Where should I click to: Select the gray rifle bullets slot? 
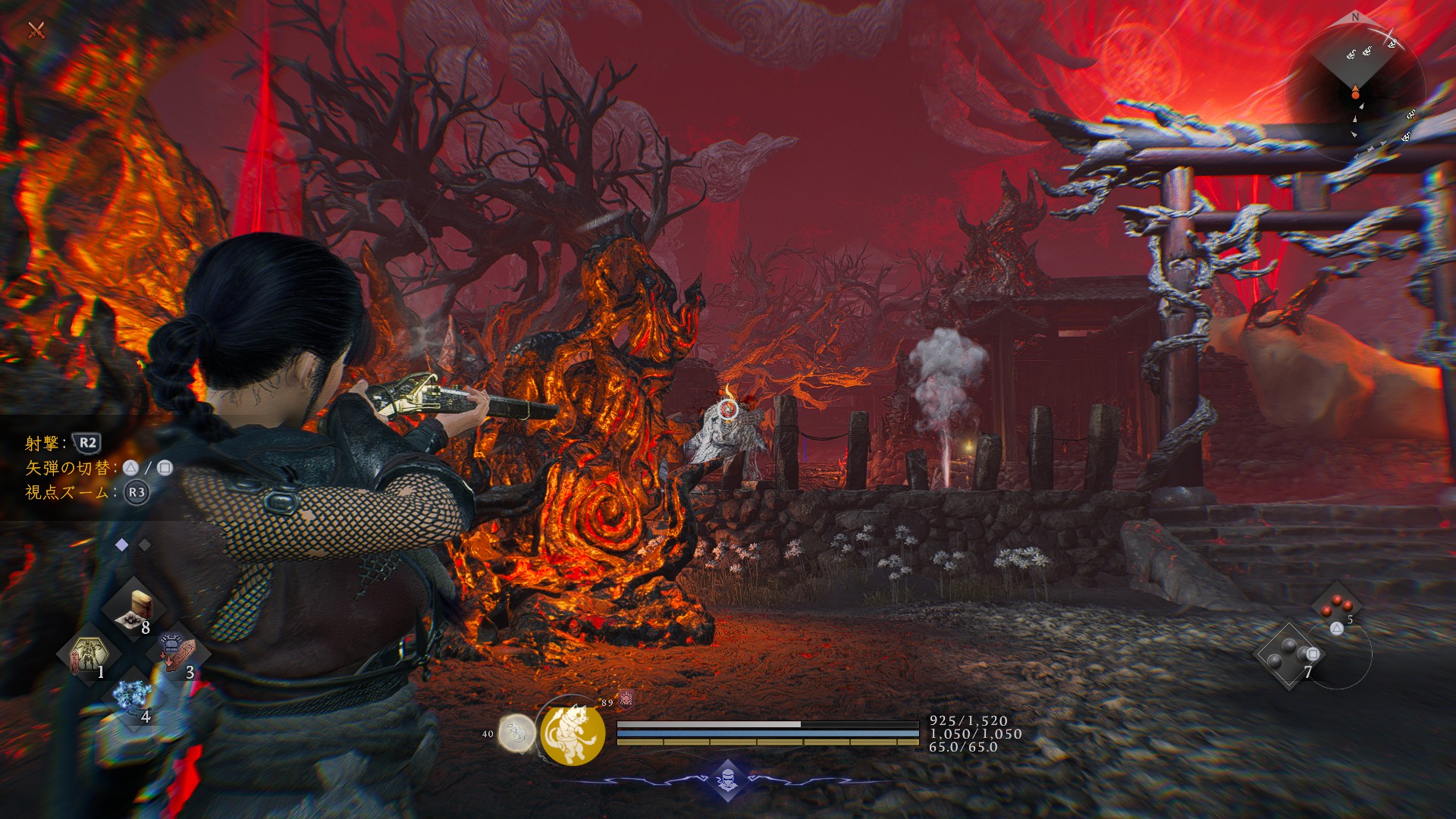1289,654
